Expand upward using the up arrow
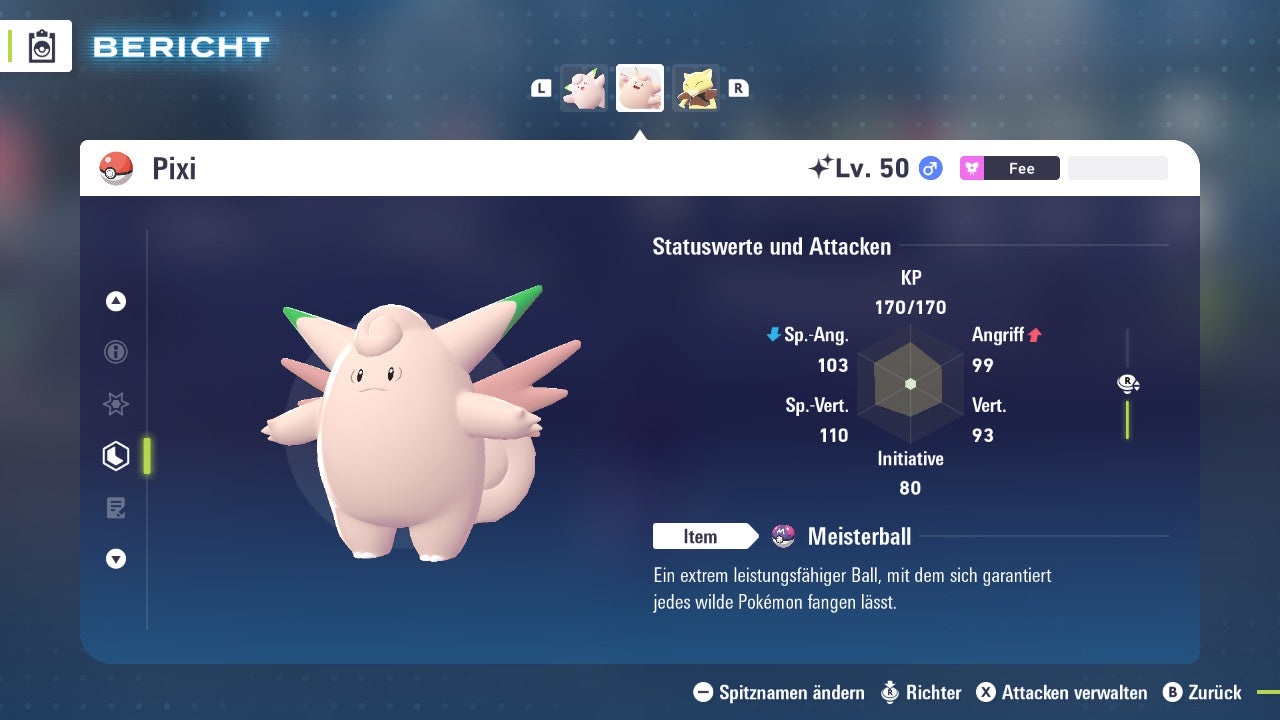The height and width of the screenshot is (720, 1280). point(116,301)
